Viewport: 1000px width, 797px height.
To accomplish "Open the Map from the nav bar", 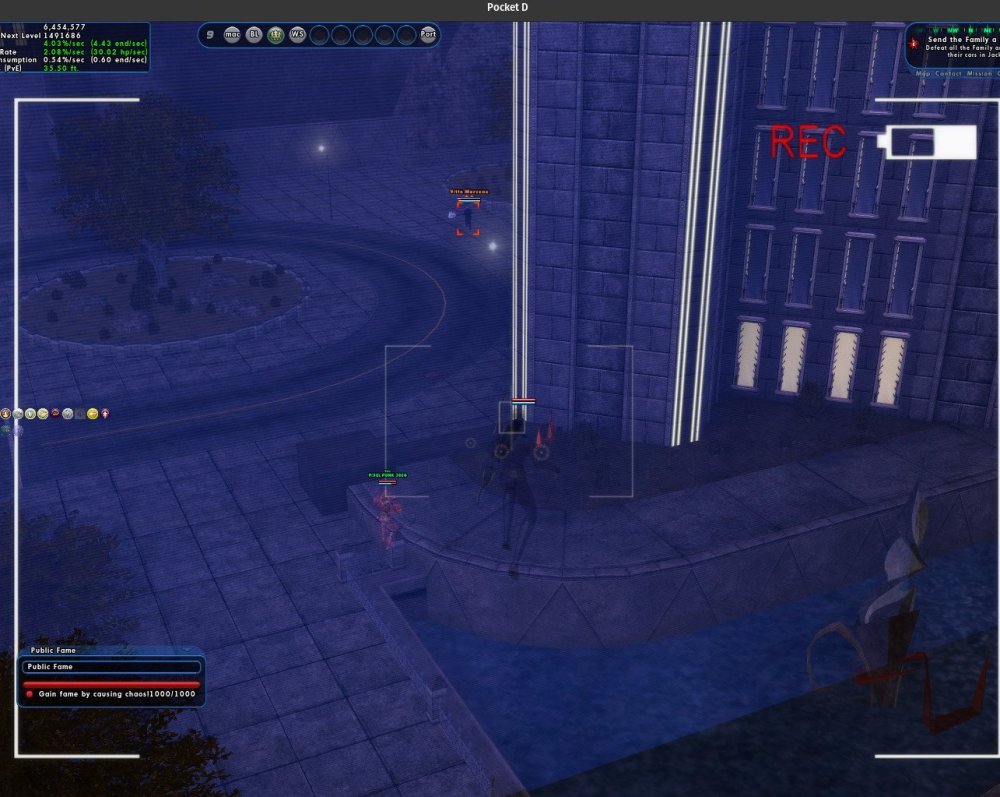I will (x=922, y=74).
